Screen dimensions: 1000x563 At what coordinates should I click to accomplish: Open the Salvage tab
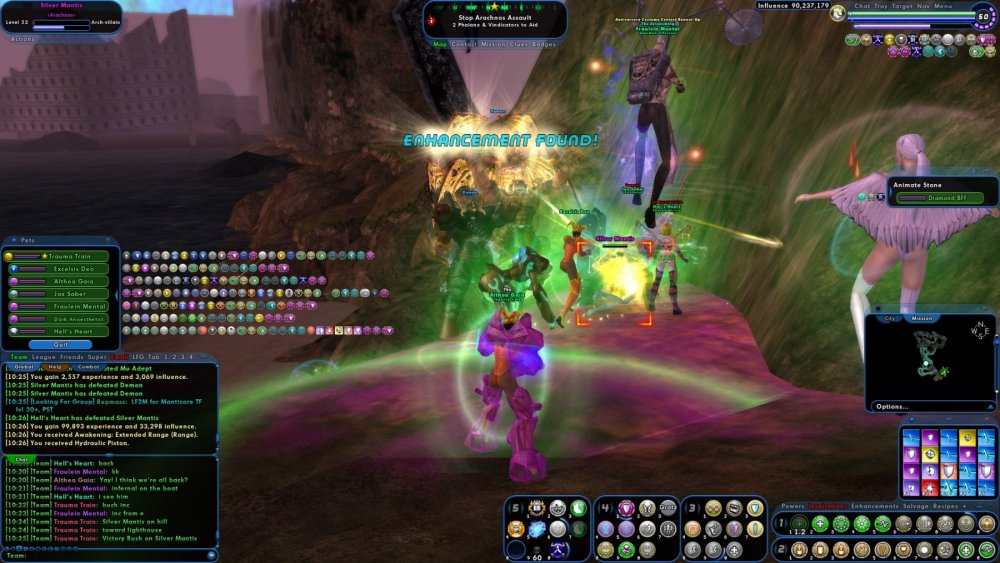(x=914, y=507)
